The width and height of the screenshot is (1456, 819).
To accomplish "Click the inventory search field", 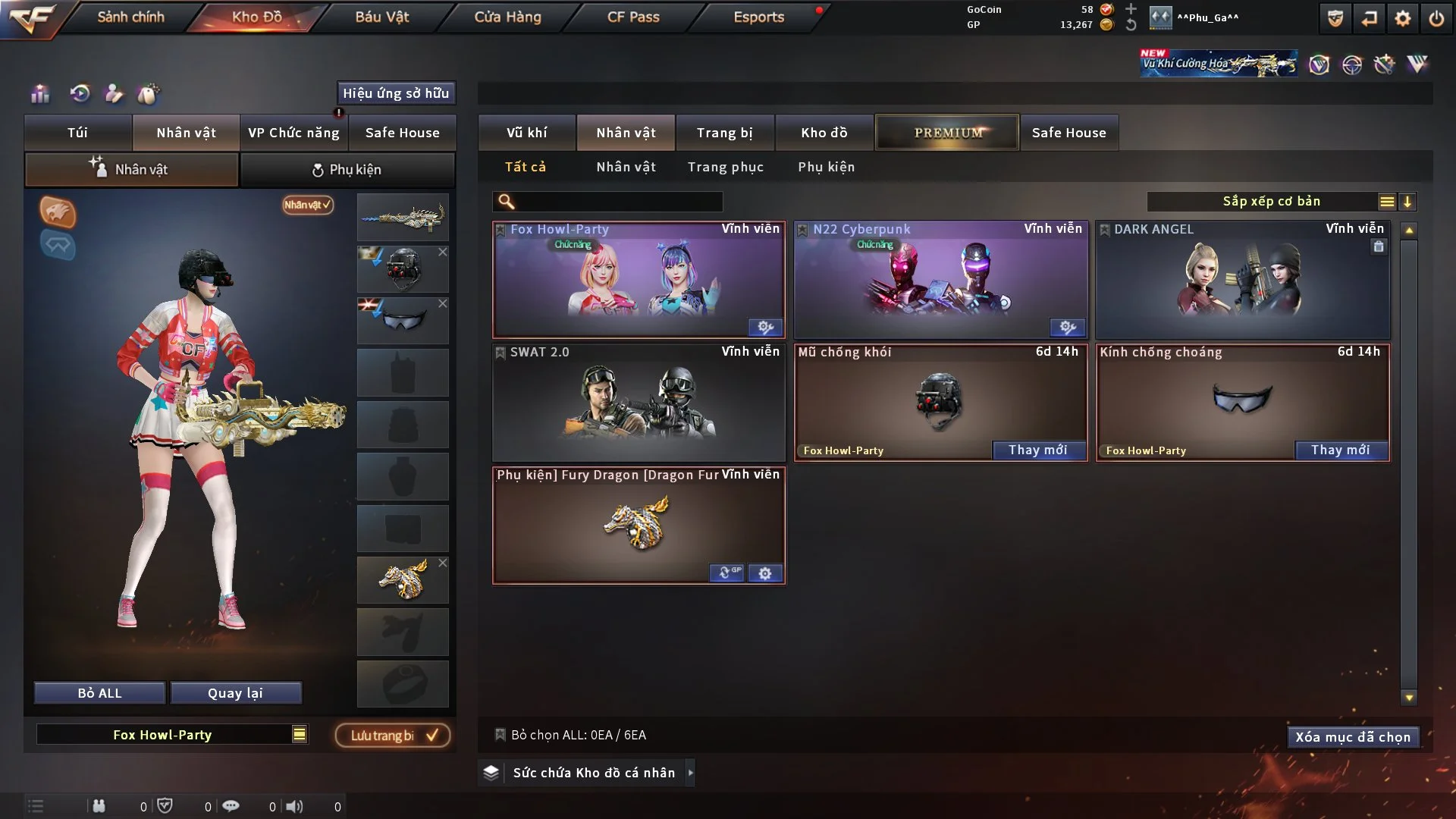I will coord(618,202).
